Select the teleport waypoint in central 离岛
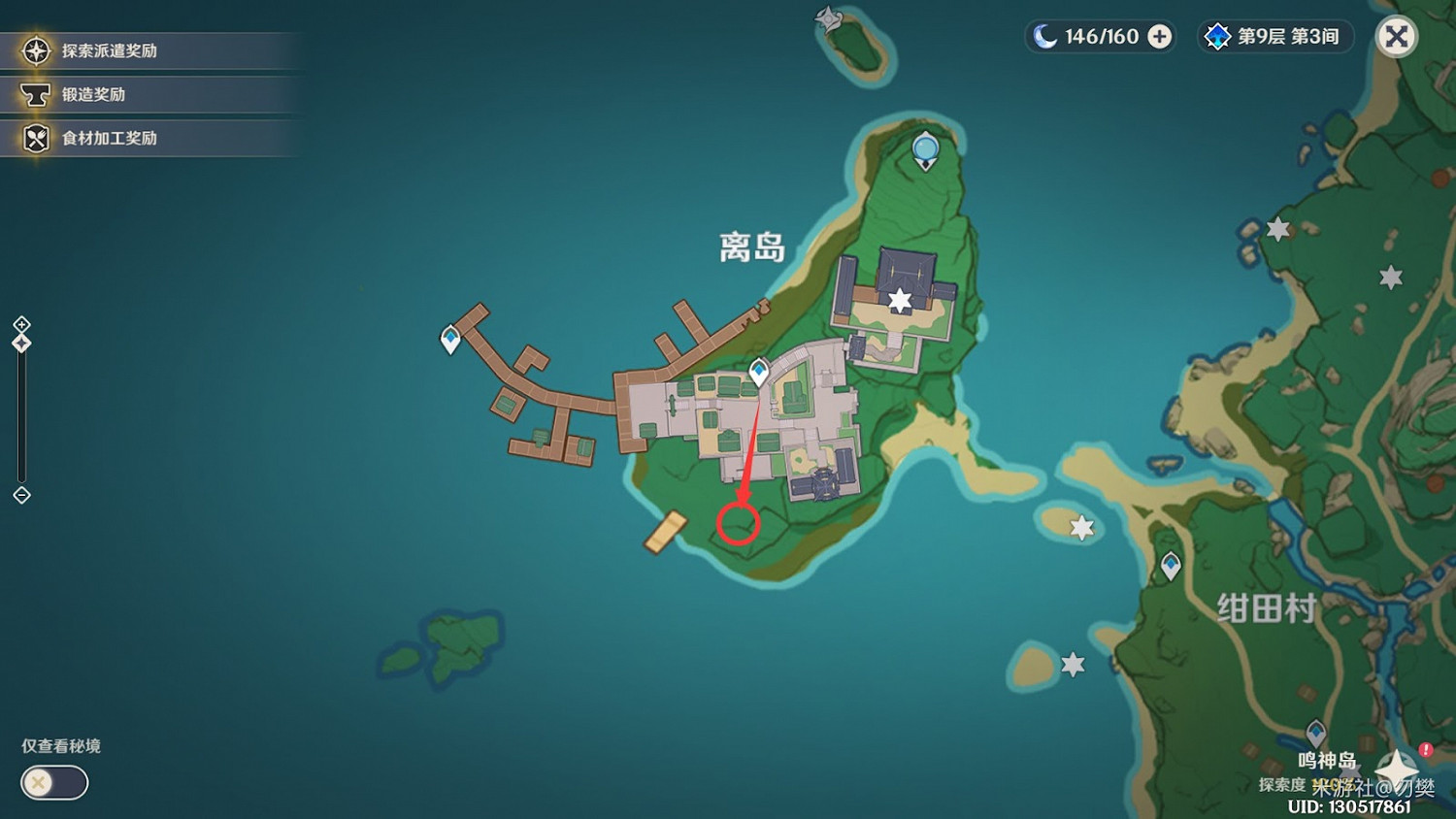Viewport: 1456px width, 819px height. pos(759,369)
